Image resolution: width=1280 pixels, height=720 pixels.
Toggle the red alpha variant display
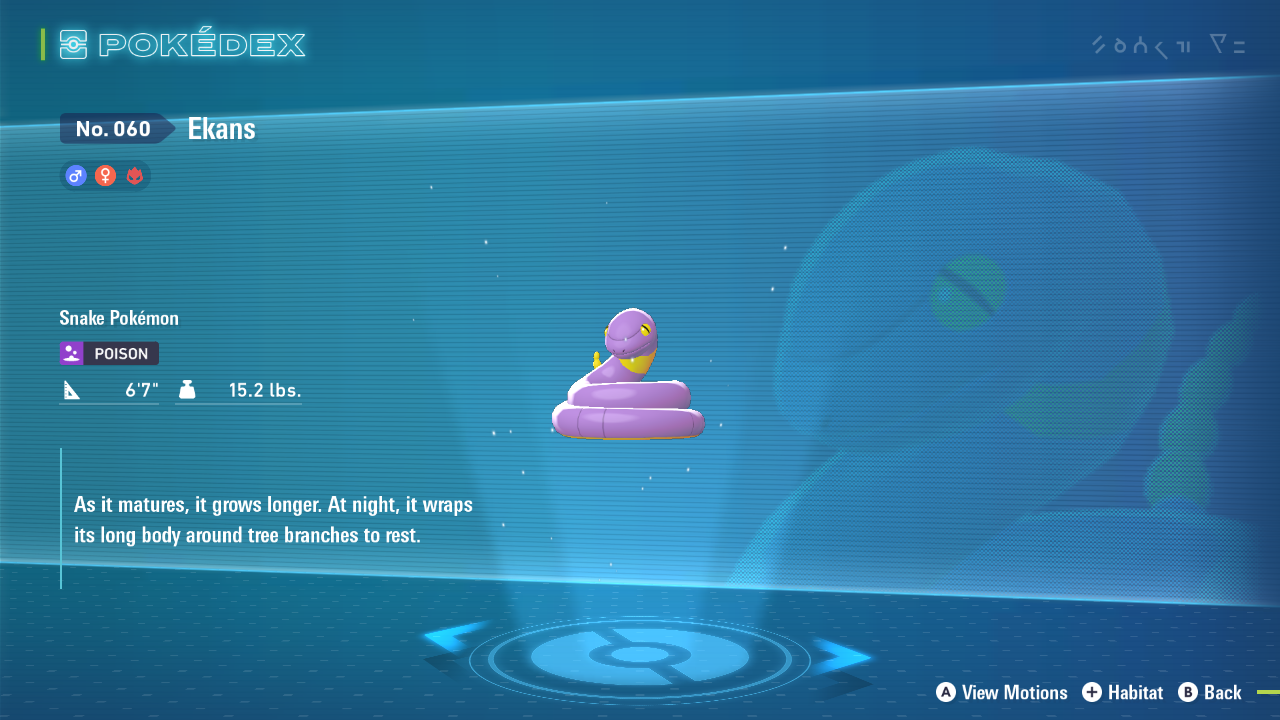pos(135,175)
